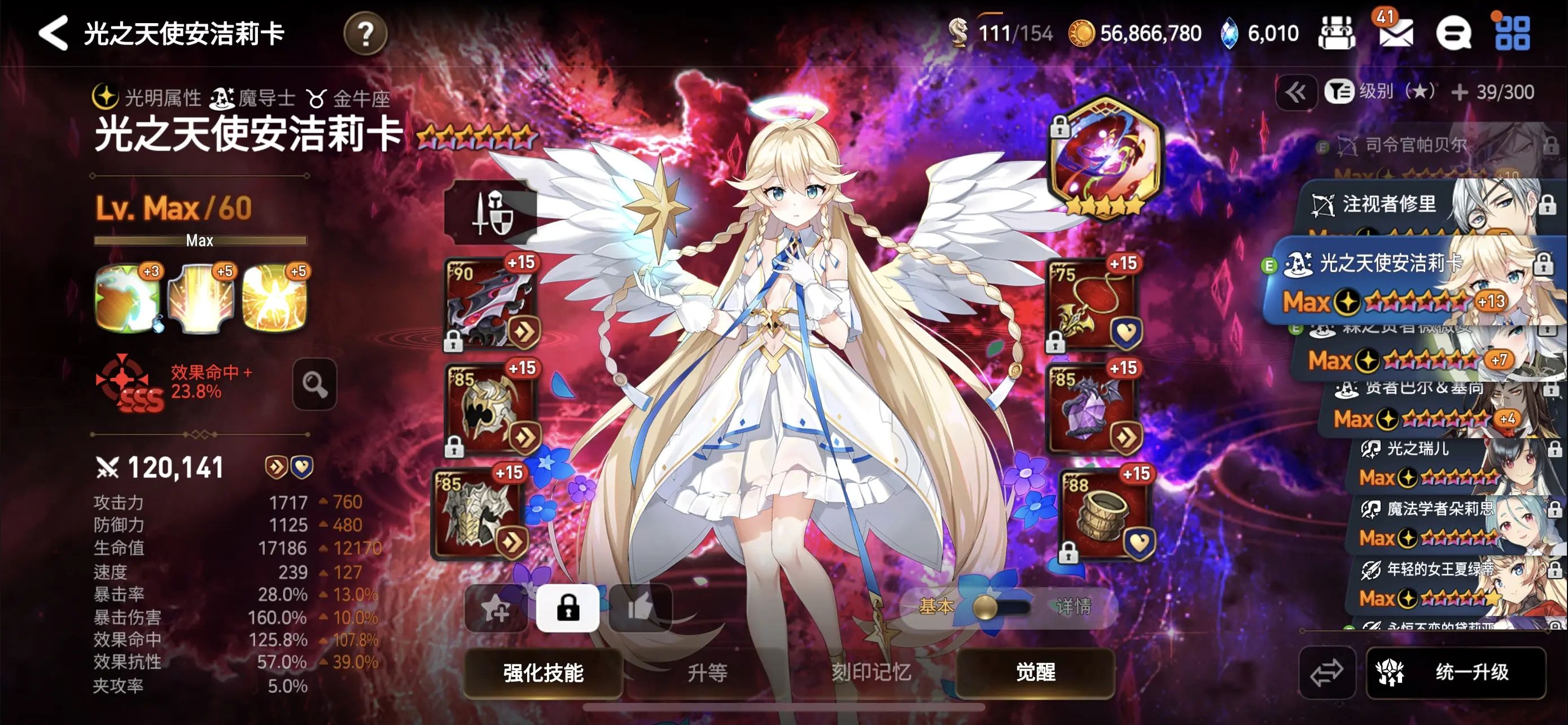Open the chat bubble icon
1568x725 pixels.
coord(1455,33)
